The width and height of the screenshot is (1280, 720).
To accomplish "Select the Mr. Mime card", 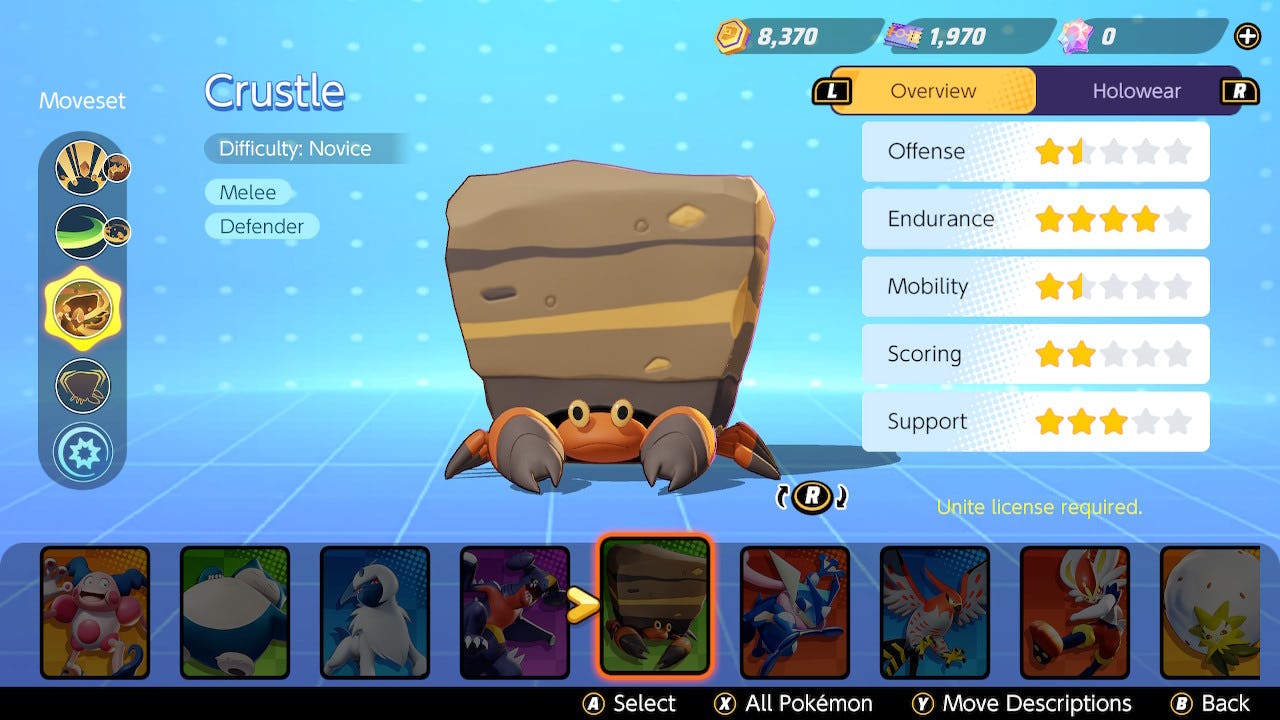I will [x=95, y=611].
